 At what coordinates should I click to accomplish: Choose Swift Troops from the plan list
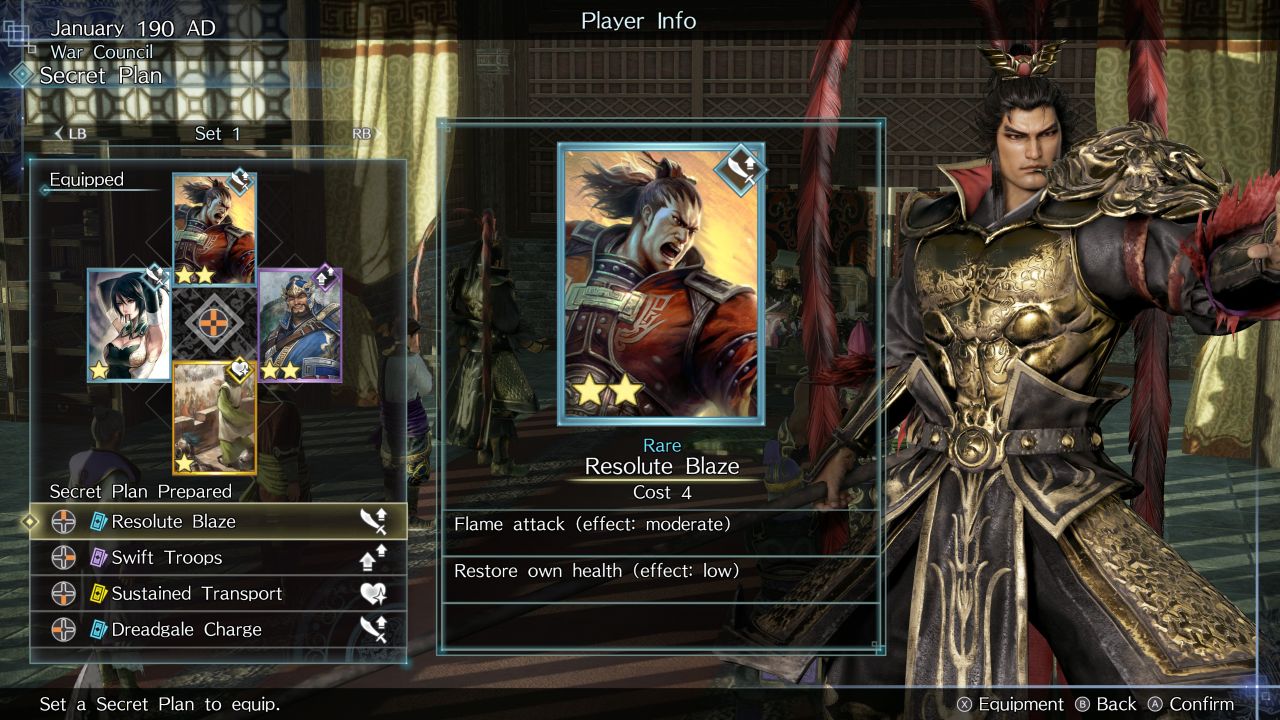(218, 557)
